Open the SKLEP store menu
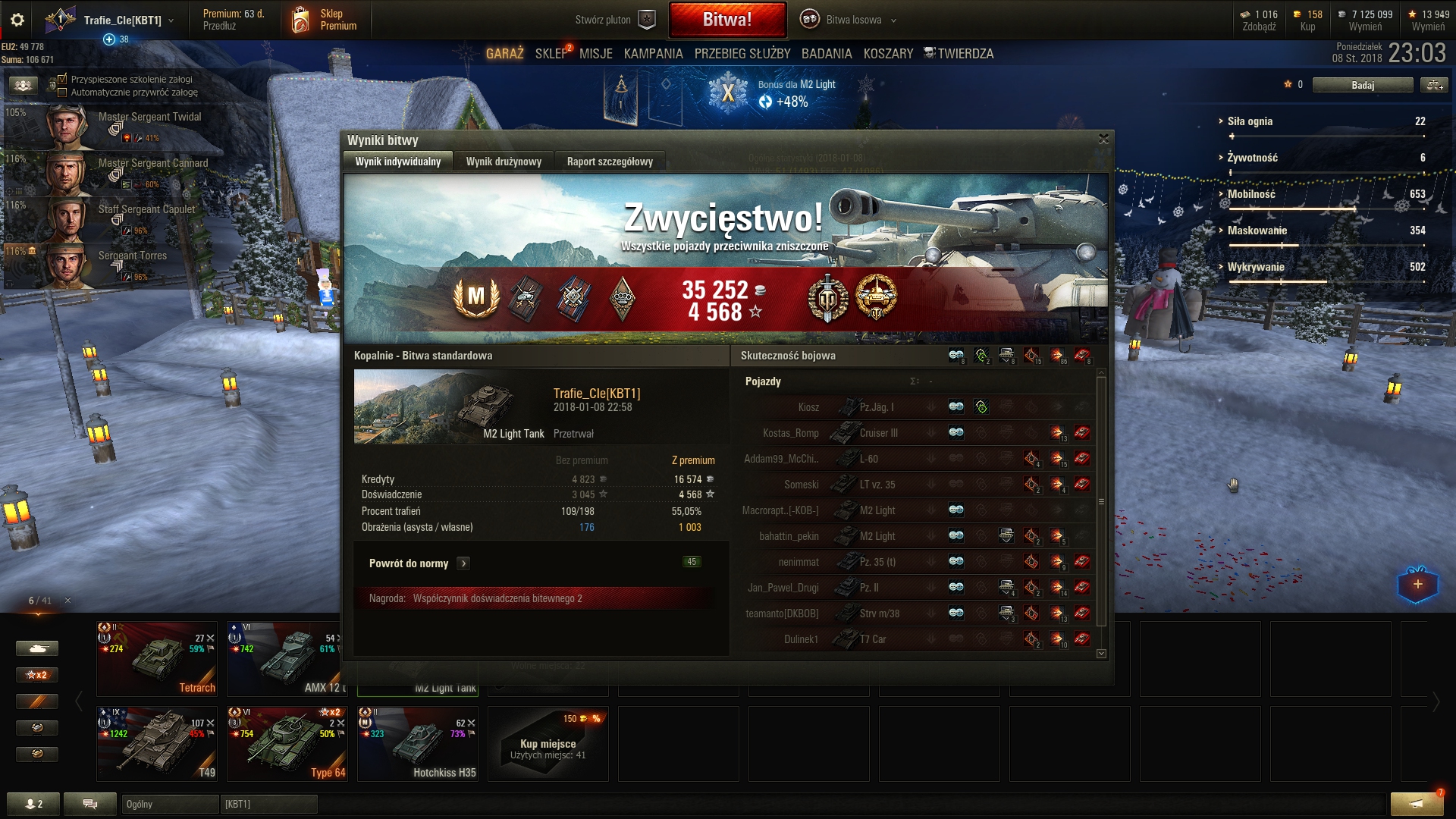 click(551, 54)
